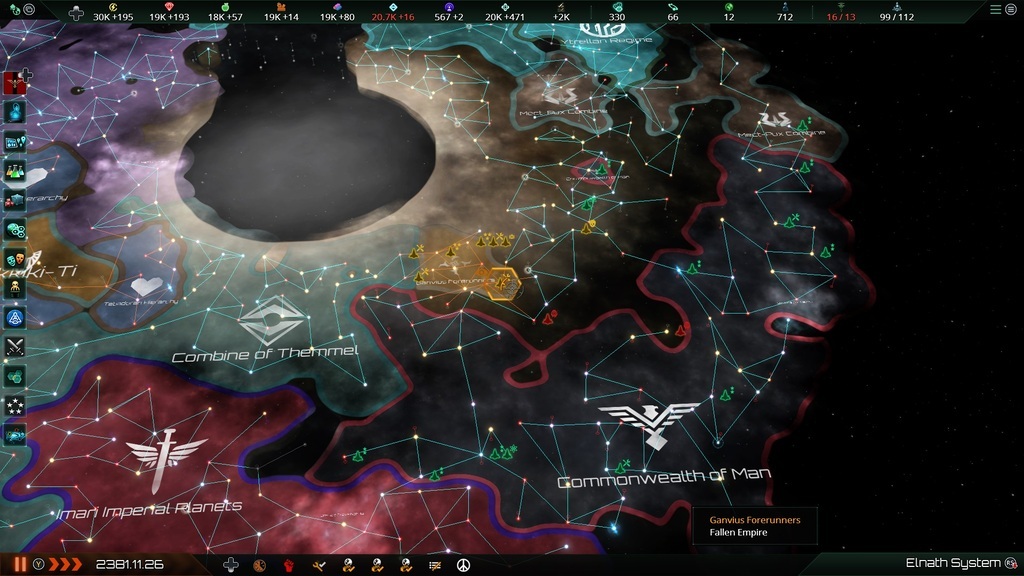Toggle the orange pause button
This screenshot has width=1024, height=576.
coord(20,564)
